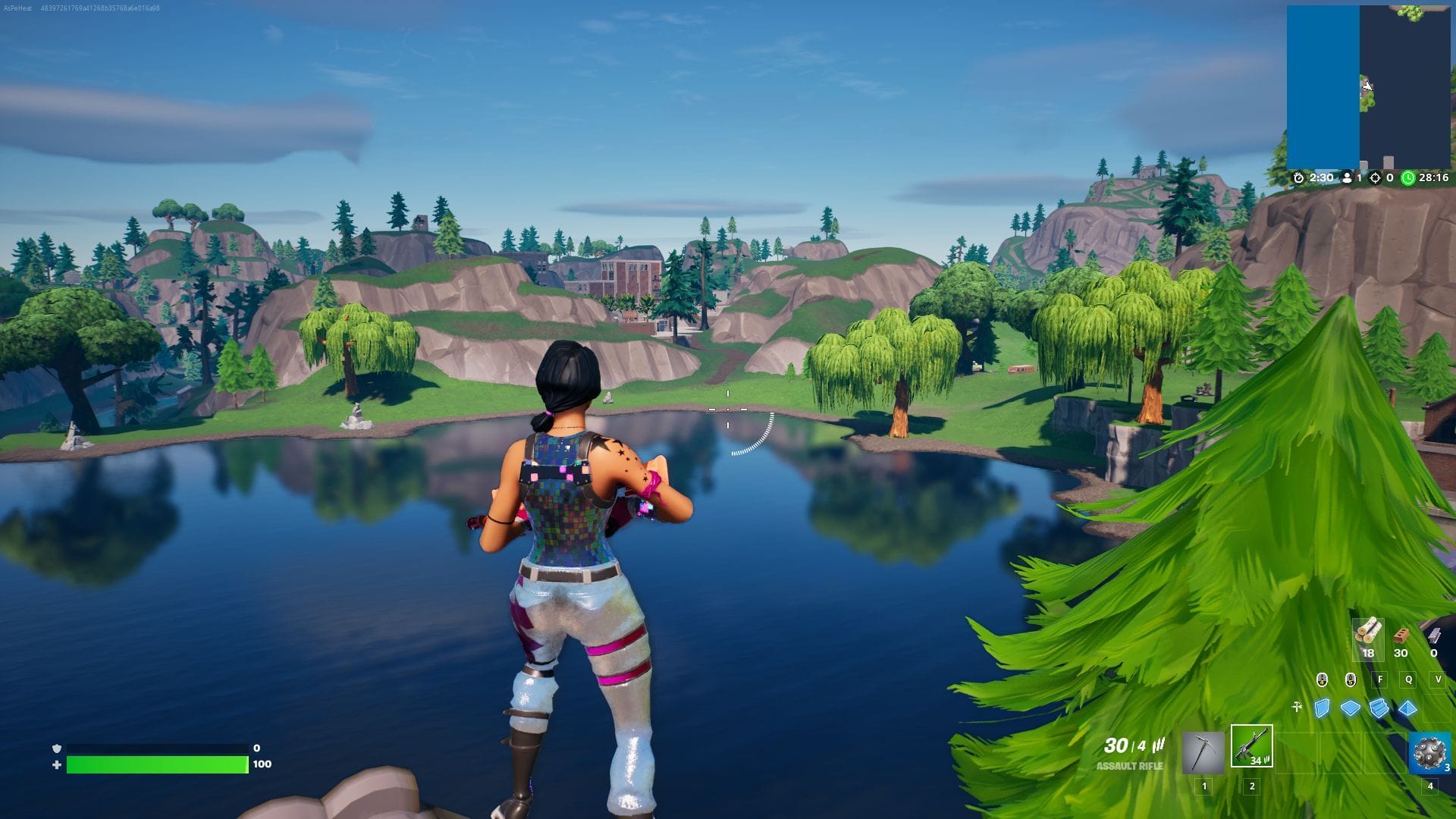
Task: Select the assault rifle in hotbar slot 2
Action: (x=1252, y=748)
